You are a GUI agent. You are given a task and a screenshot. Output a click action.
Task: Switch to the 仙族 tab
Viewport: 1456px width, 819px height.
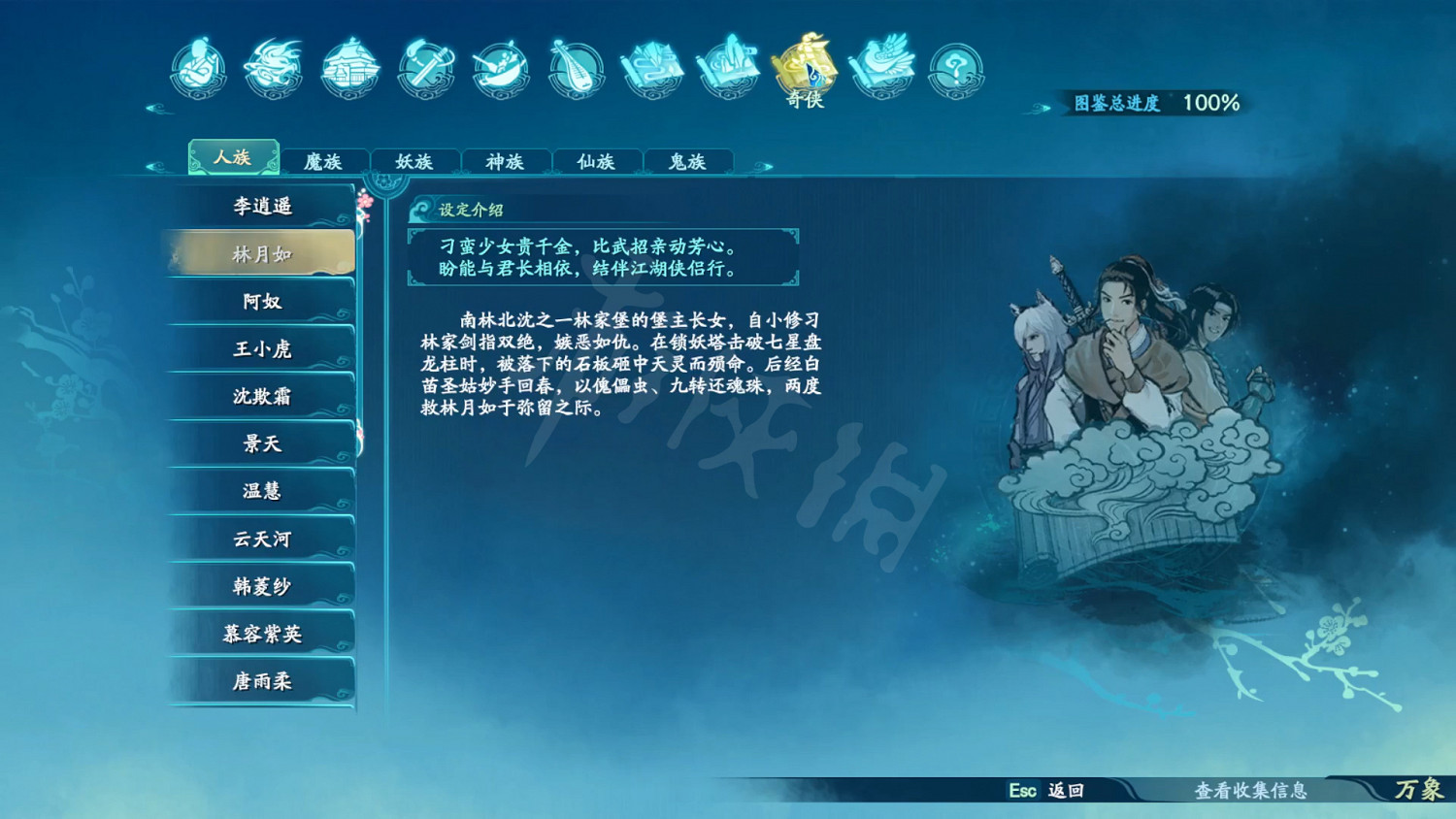click(x=597, y=162)
